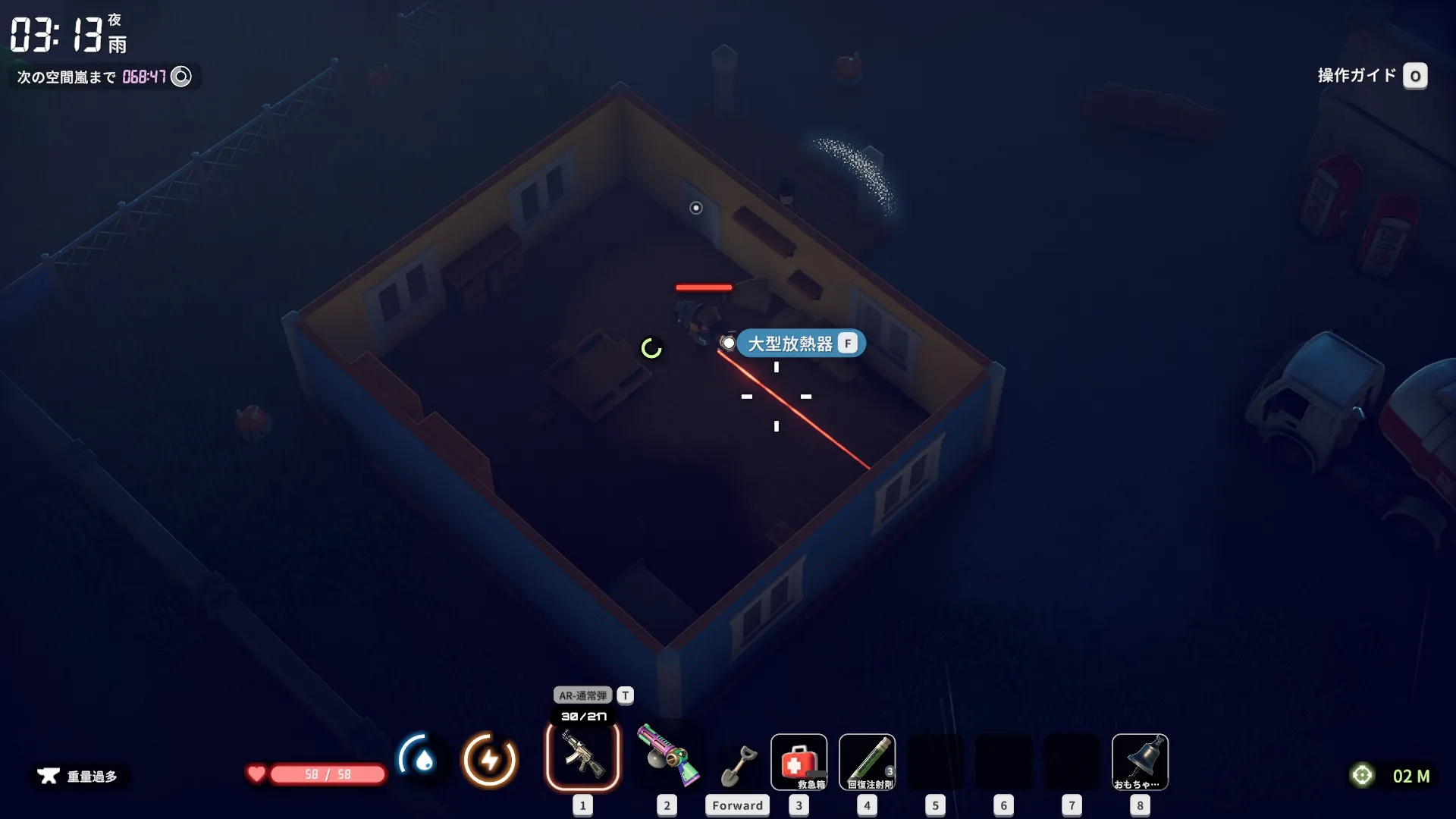Click the AR-通常弾 ammo type label

click(x=582, y=695)
